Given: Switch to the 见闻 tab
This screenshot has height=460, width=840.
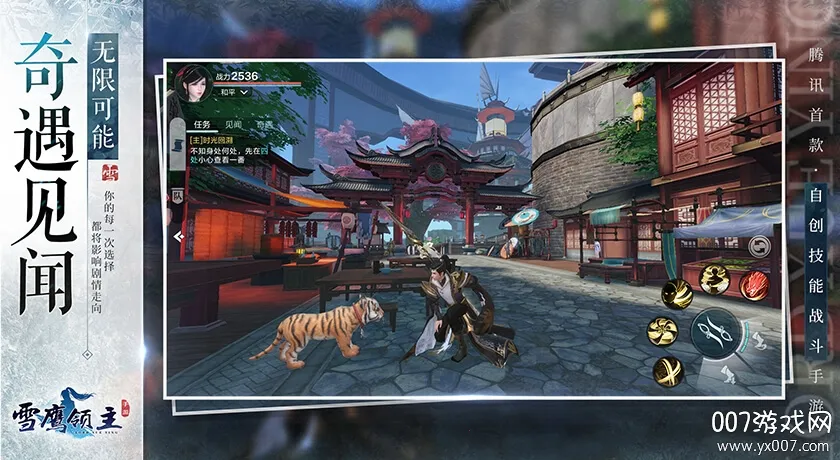Looking at the screenshot, I should (232, 123).
